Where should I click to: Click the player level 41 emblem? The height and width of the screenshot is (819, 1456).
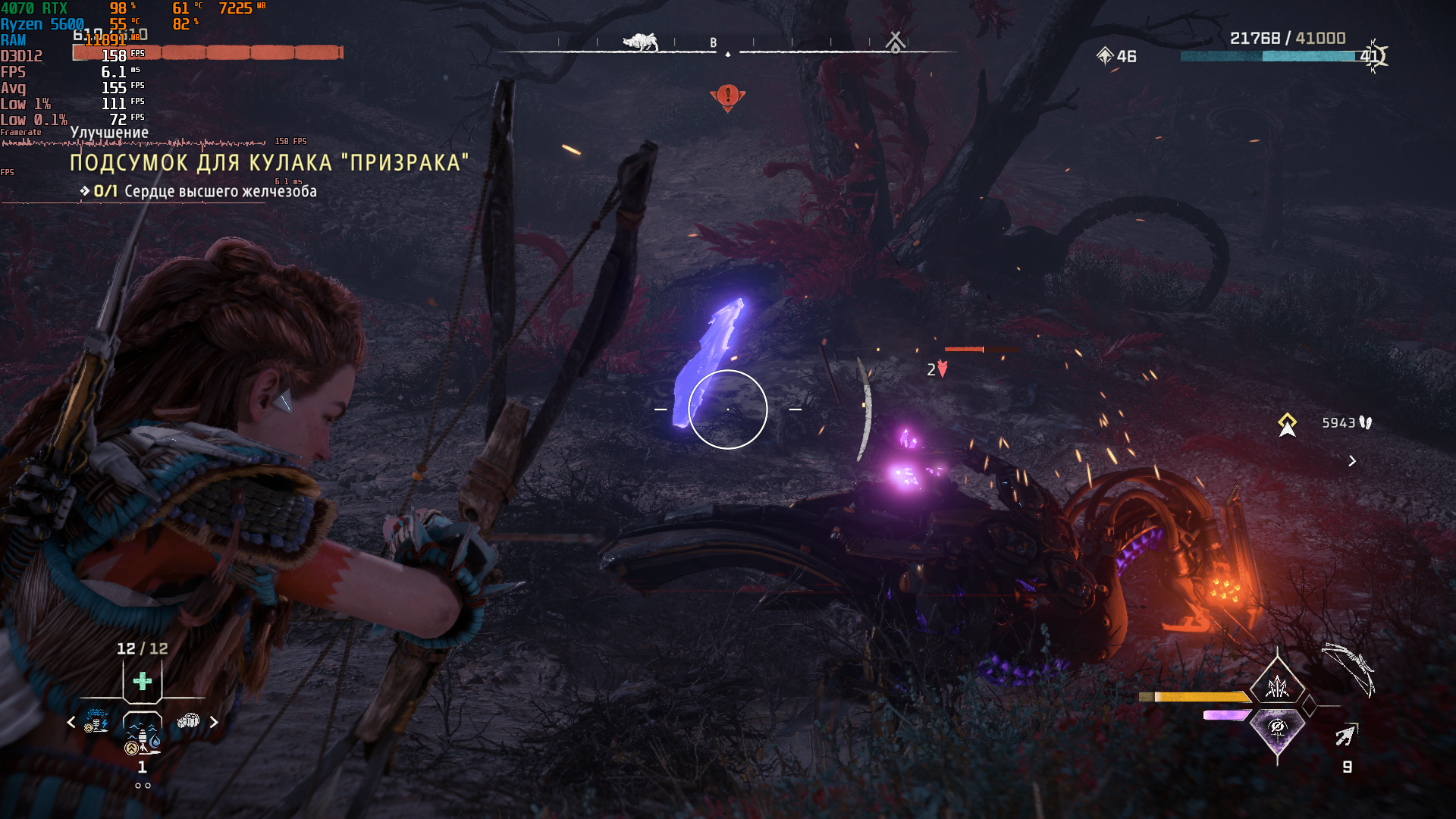click(1373, 56)
